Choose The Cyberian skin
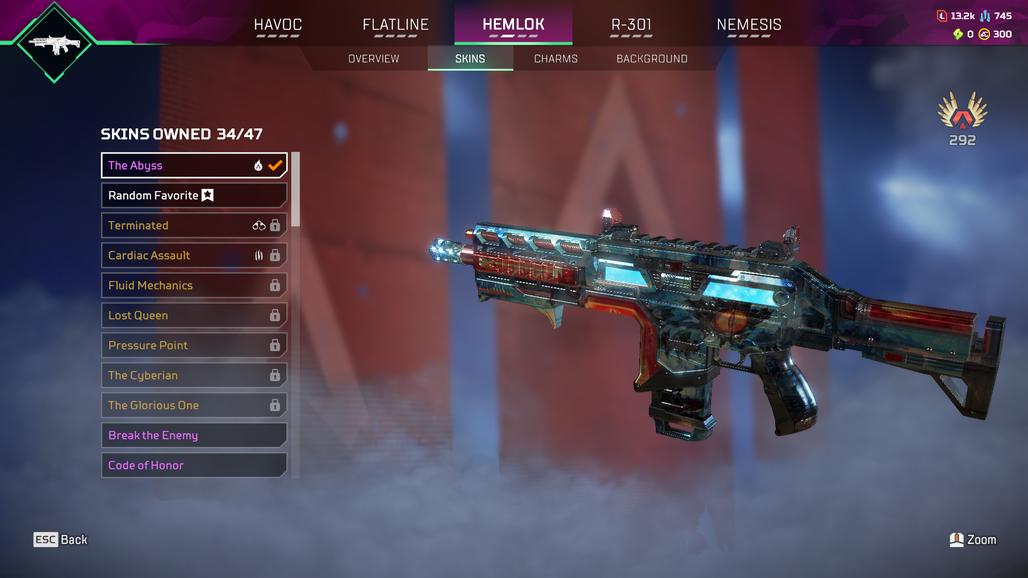1028x578 pixels. 194,375
